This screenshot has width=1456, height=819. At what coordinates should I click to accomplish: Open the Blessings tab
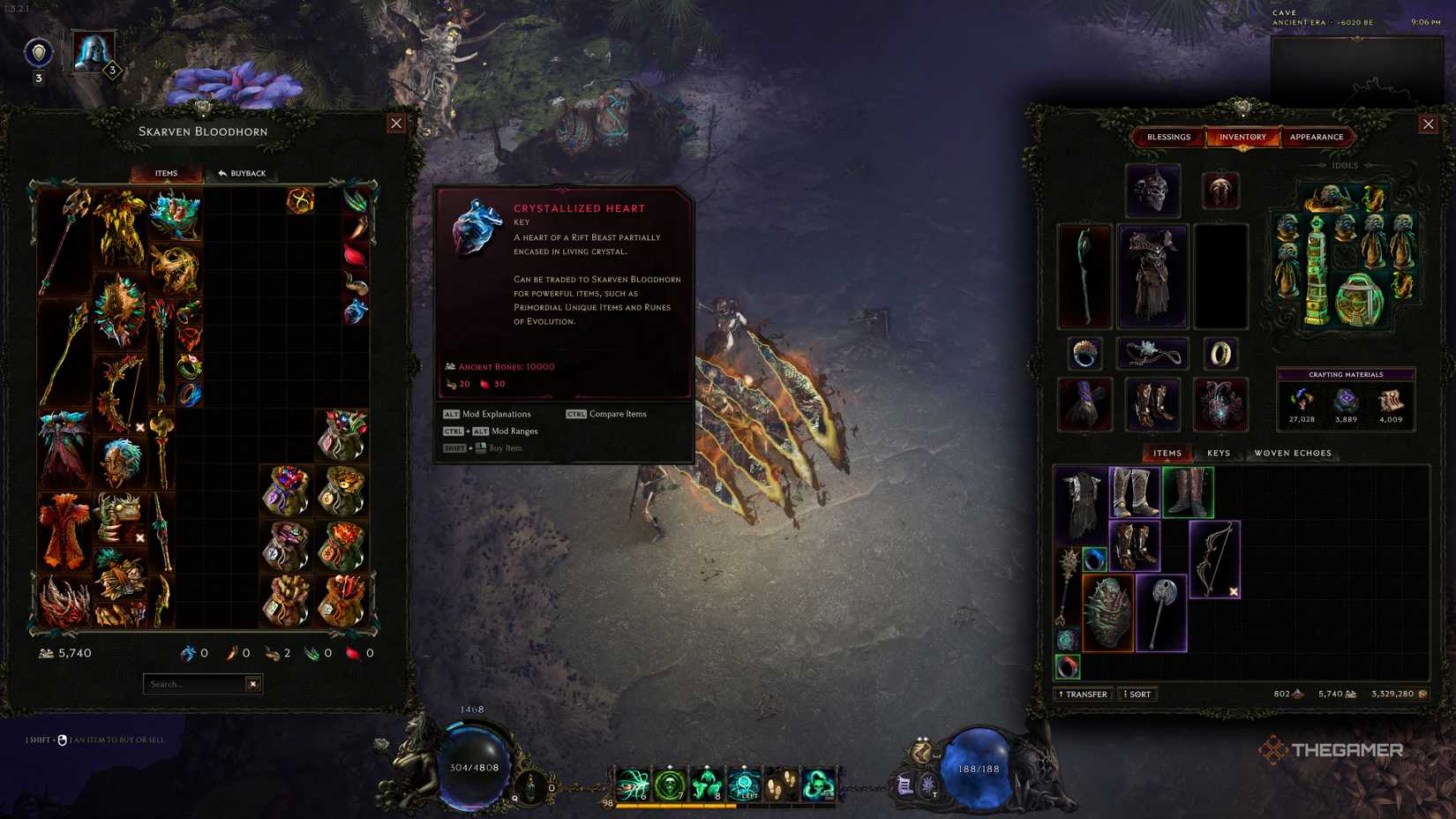(x=1169, y=137)
